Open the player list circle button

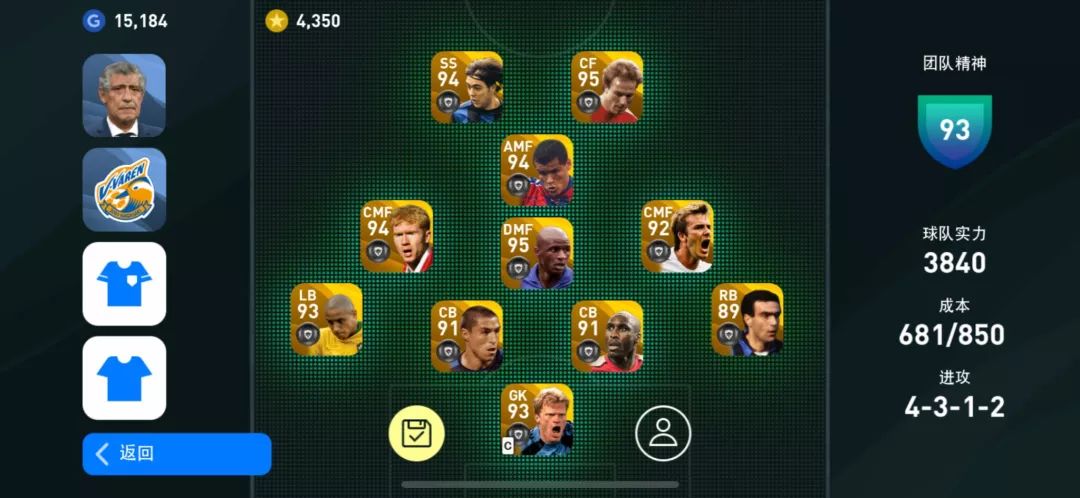pos(663,433)
